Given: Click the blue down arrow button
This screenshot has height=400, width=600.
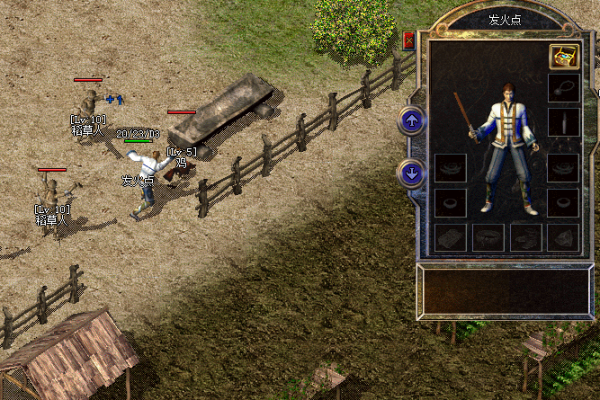Looking at the screenshot, I should pos(410,172).
